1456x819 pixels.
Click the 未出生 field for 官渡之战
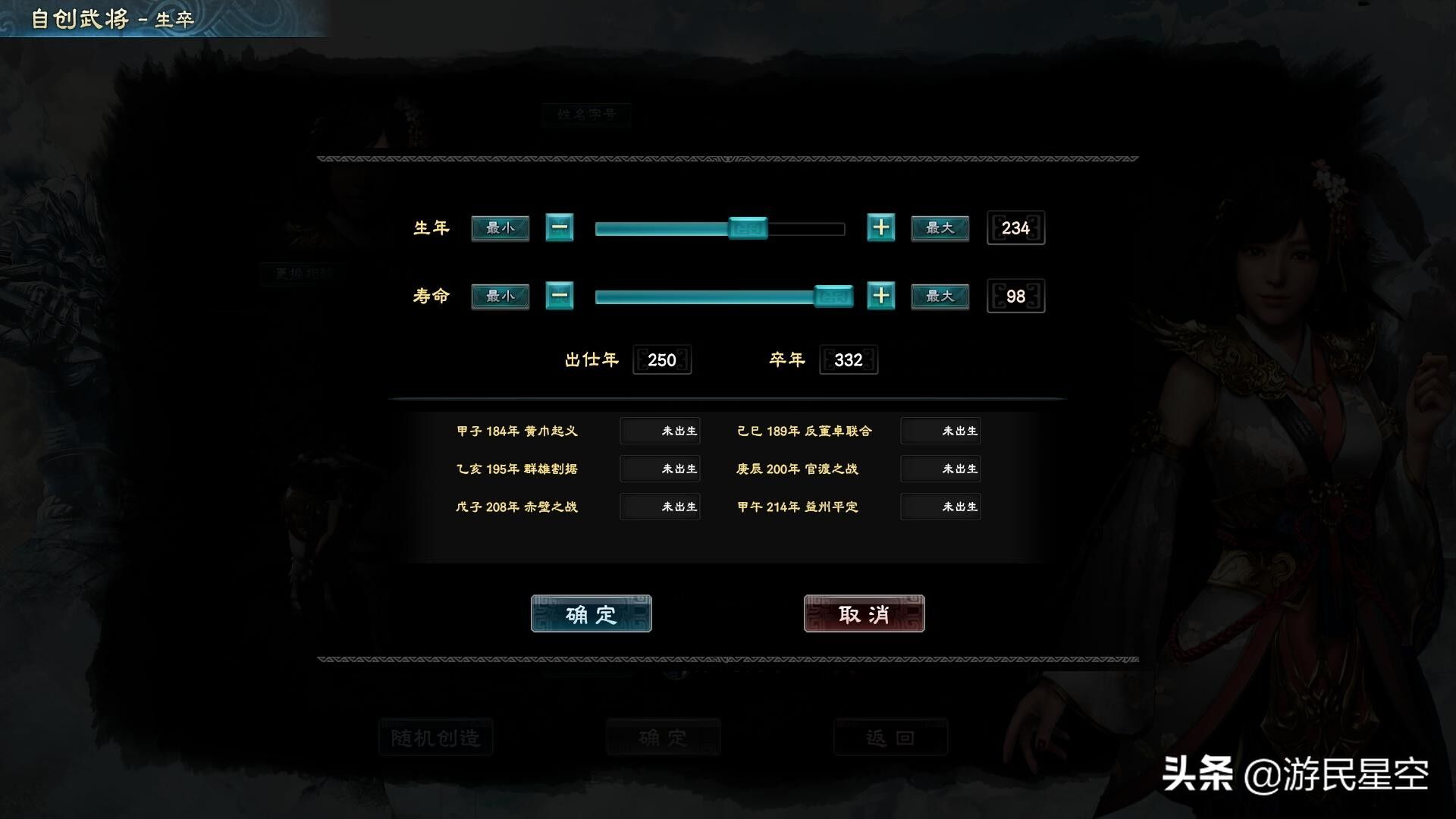(940, 469)
